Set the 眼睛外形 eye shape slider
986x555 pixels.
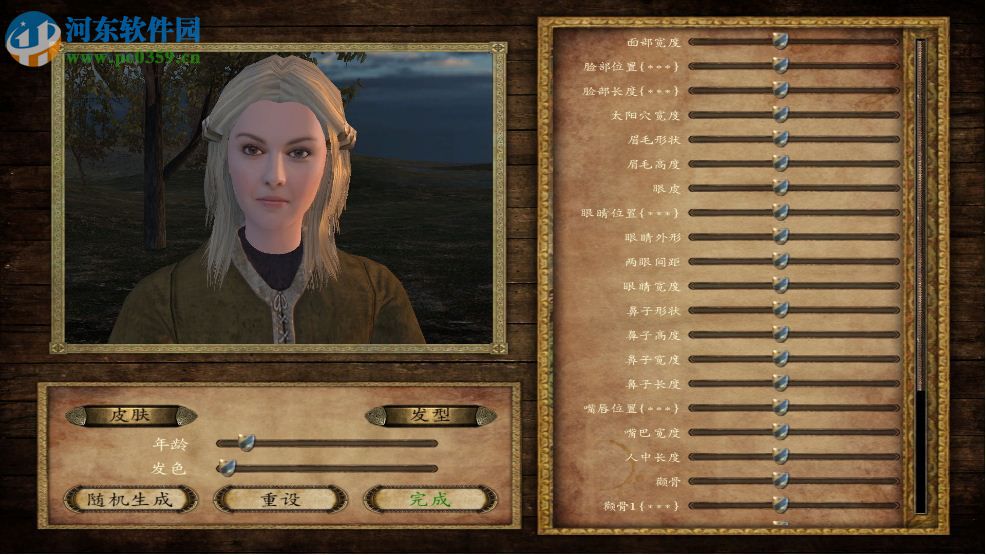(x=780, y=236)
